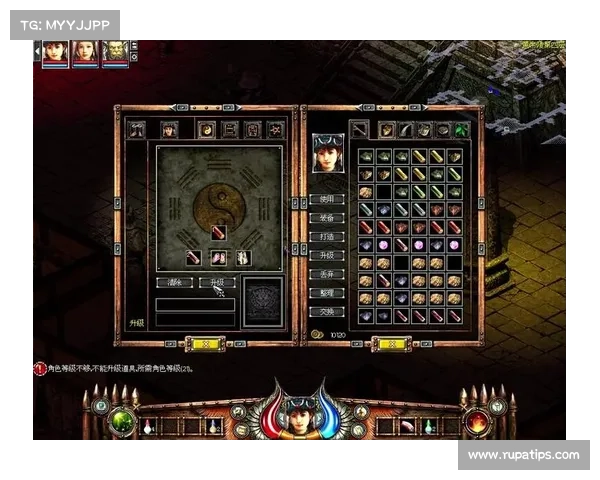Click the red item in the bagua center
This screenshot has height=480, width=600.
click(x=218, y=233)
